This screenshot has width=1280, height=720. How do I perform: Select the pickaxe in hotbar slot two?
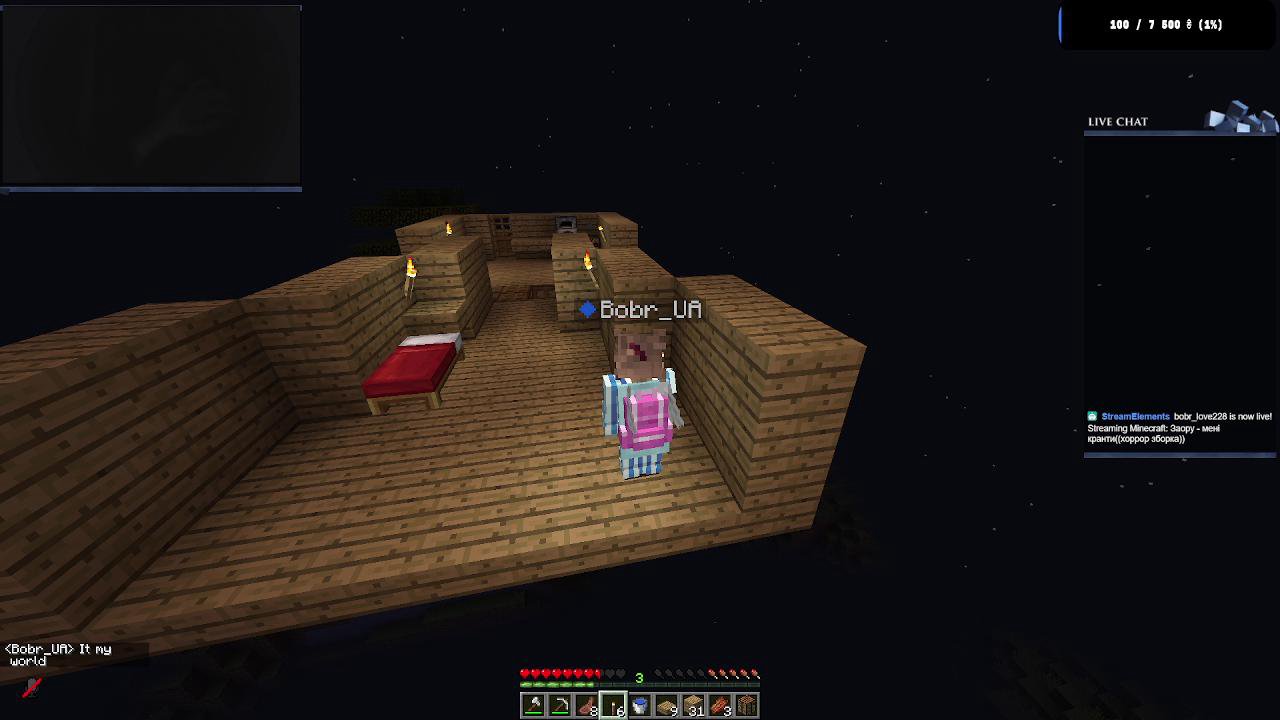(x=559, y=703)
